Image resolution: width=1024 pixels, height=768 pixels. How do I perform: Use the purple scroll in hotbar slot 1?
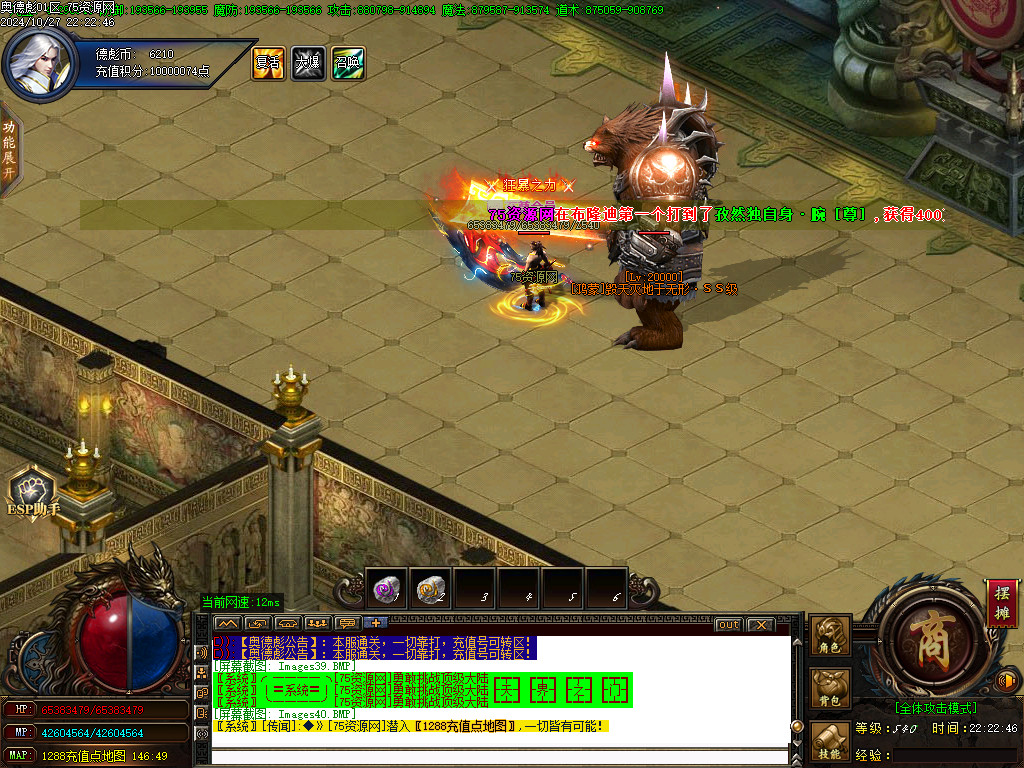(387, 590)
